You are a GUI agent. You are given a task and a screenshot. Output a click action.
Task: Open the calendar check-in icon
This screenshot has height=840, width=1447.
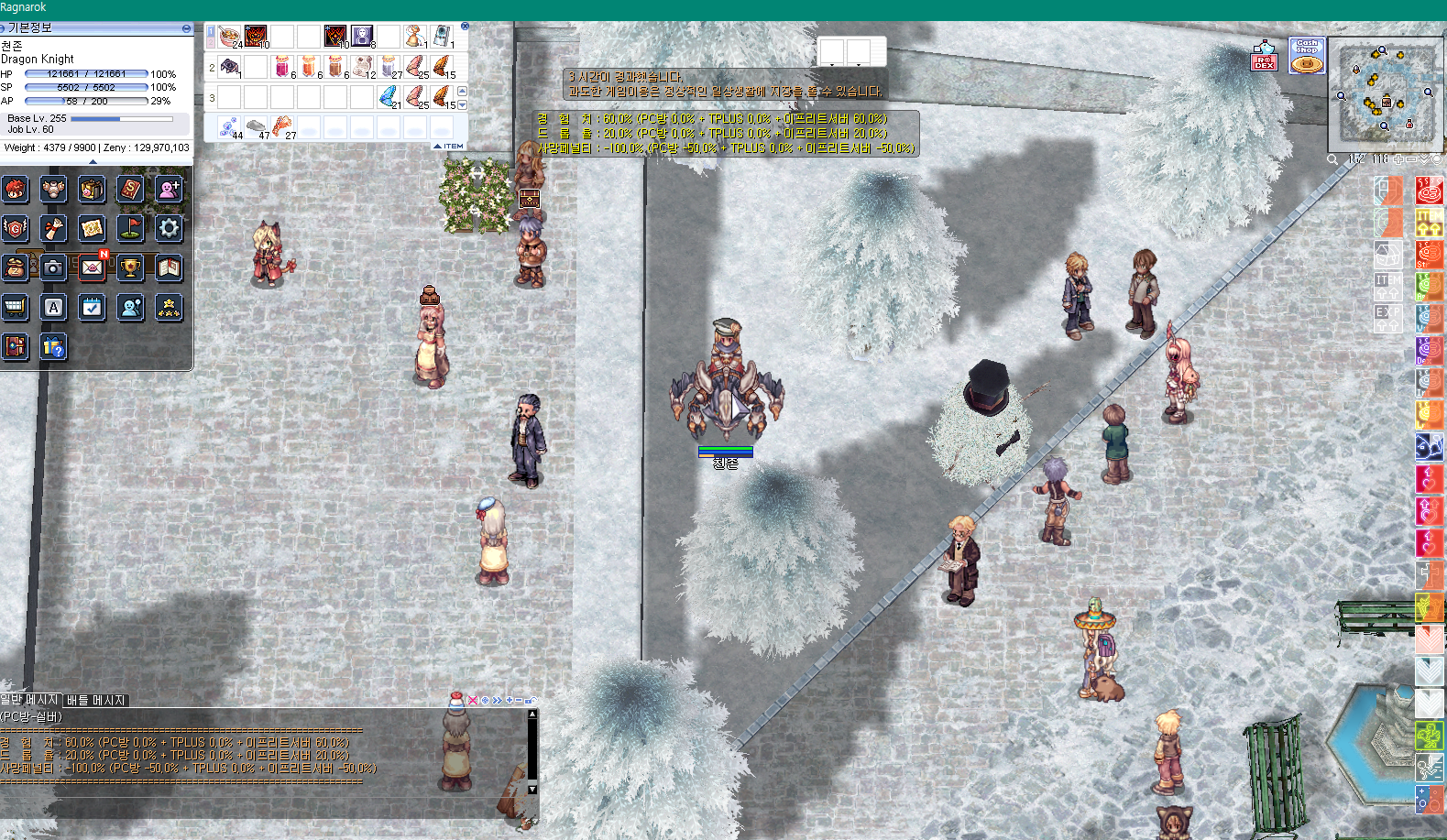pyautogui.click(x=93, y=307)
